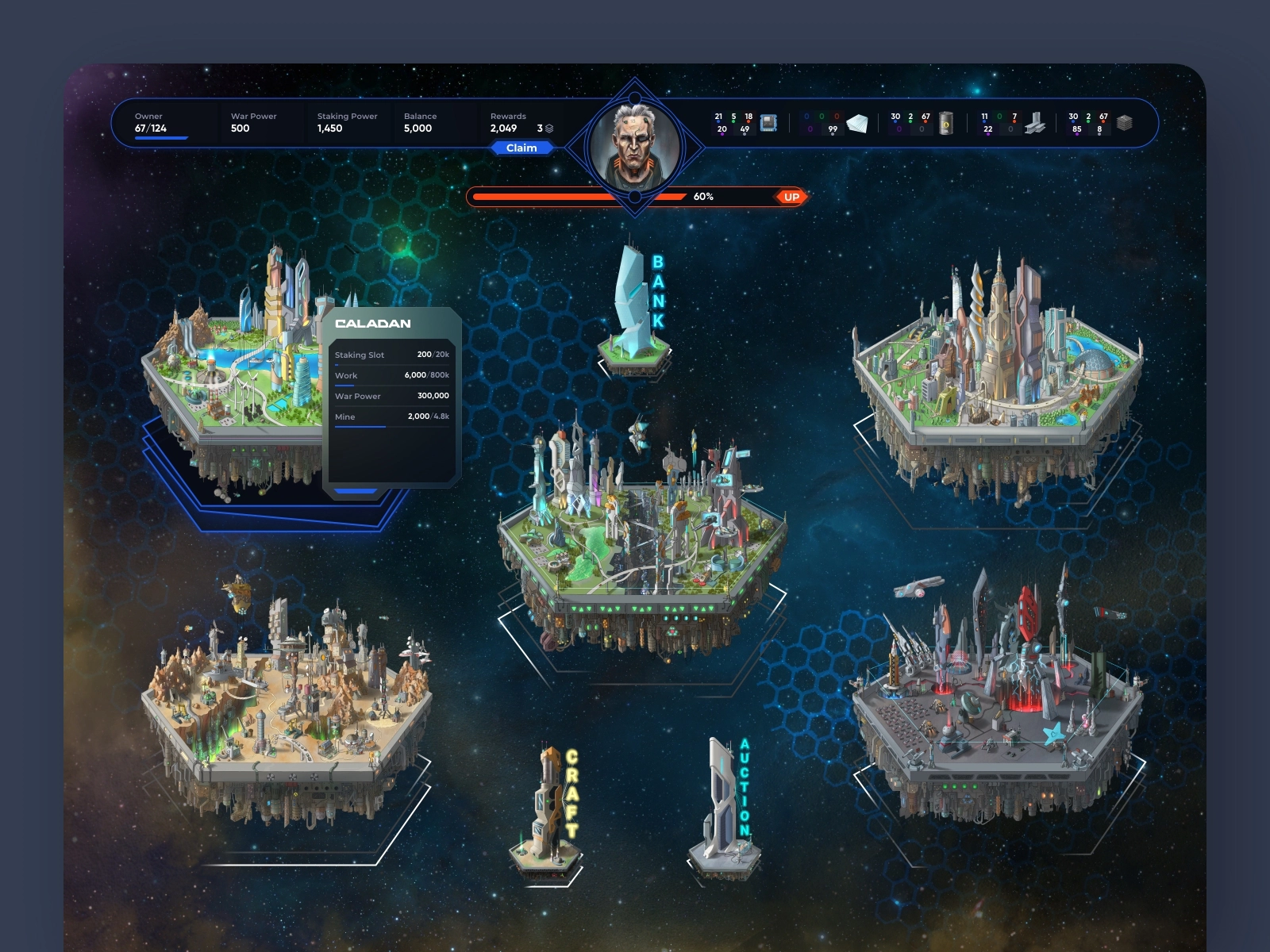1270x952 pixels.
Task: Click the Staking Slot row in Caladan panel
Action: pos(391,355)
